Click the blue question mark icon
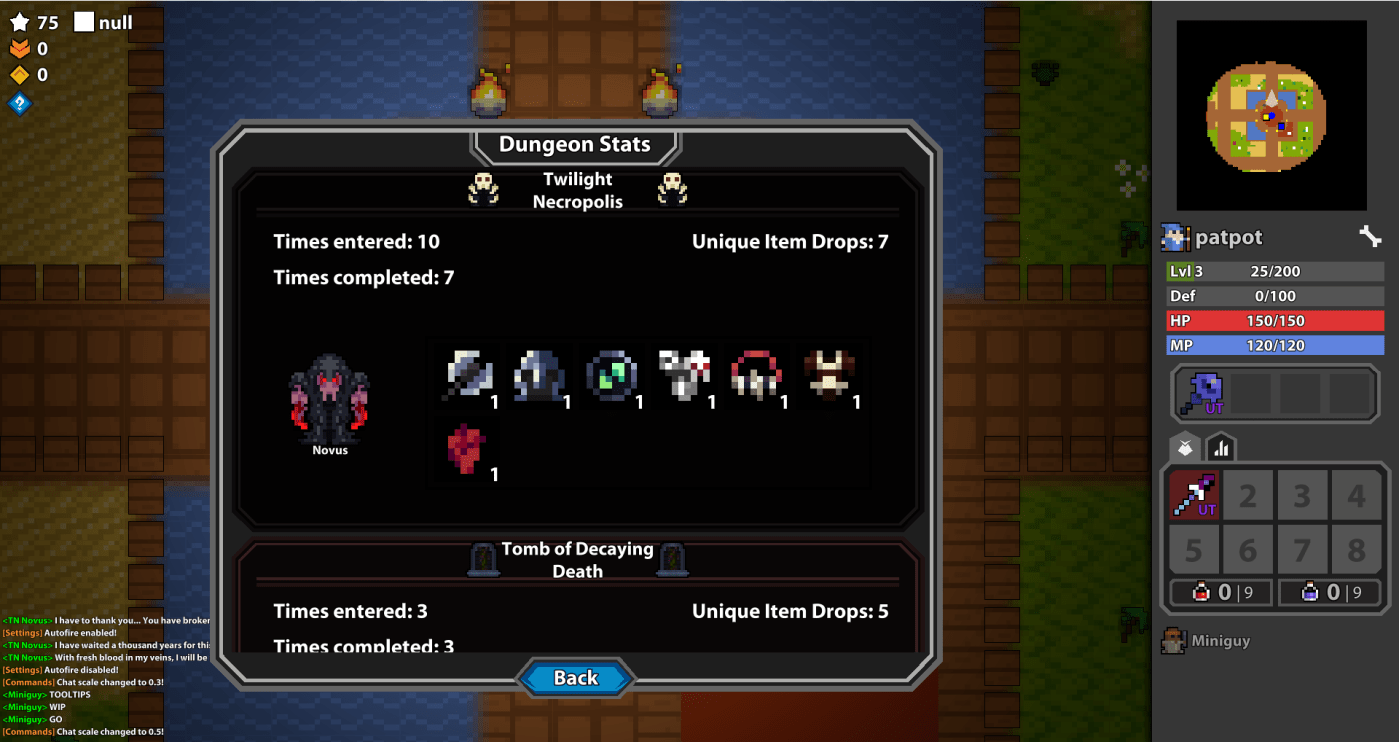 click(x=19, y=102)
